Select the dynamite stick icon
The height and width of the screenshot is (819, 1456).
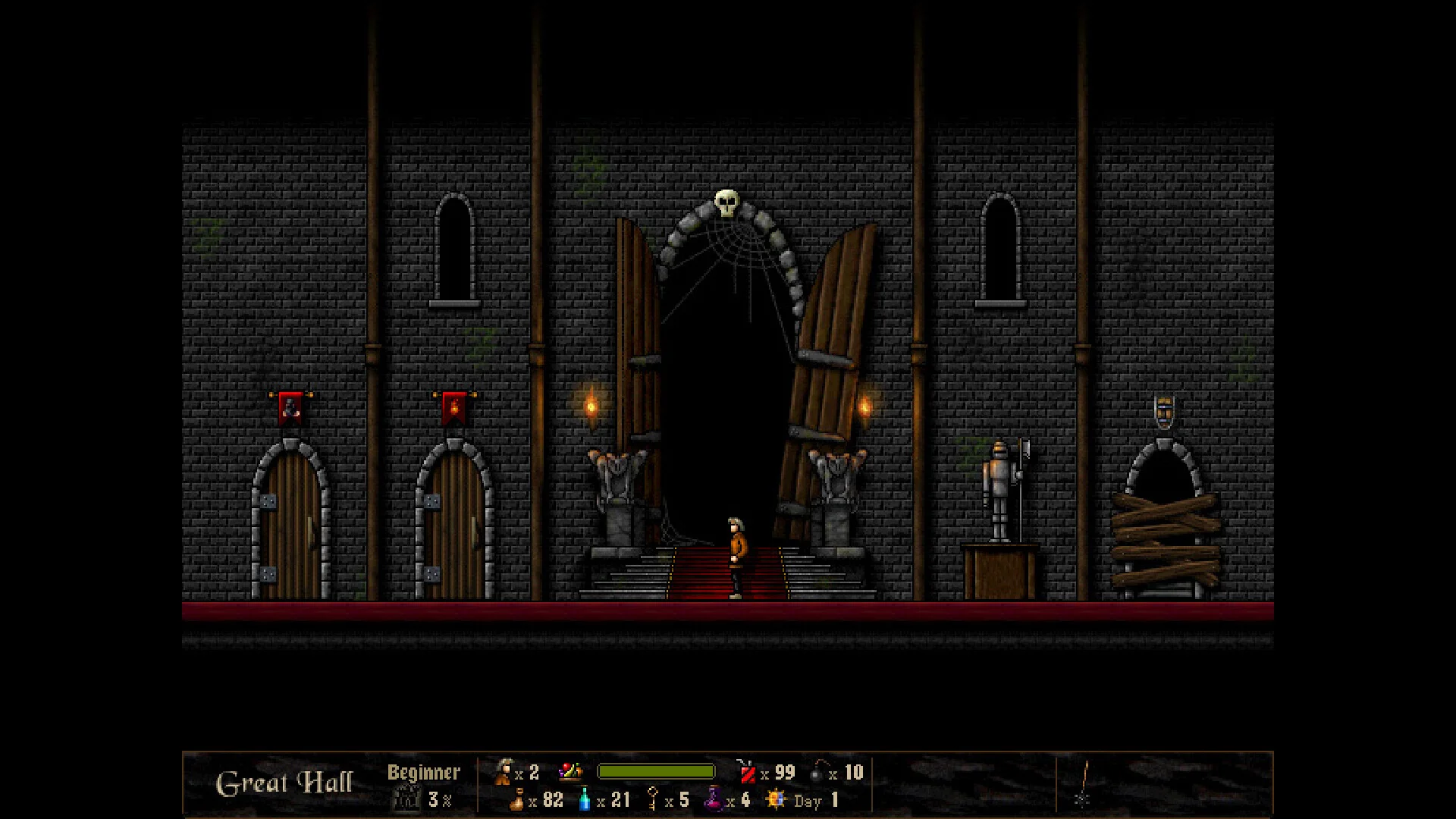(x=747, y=772)
